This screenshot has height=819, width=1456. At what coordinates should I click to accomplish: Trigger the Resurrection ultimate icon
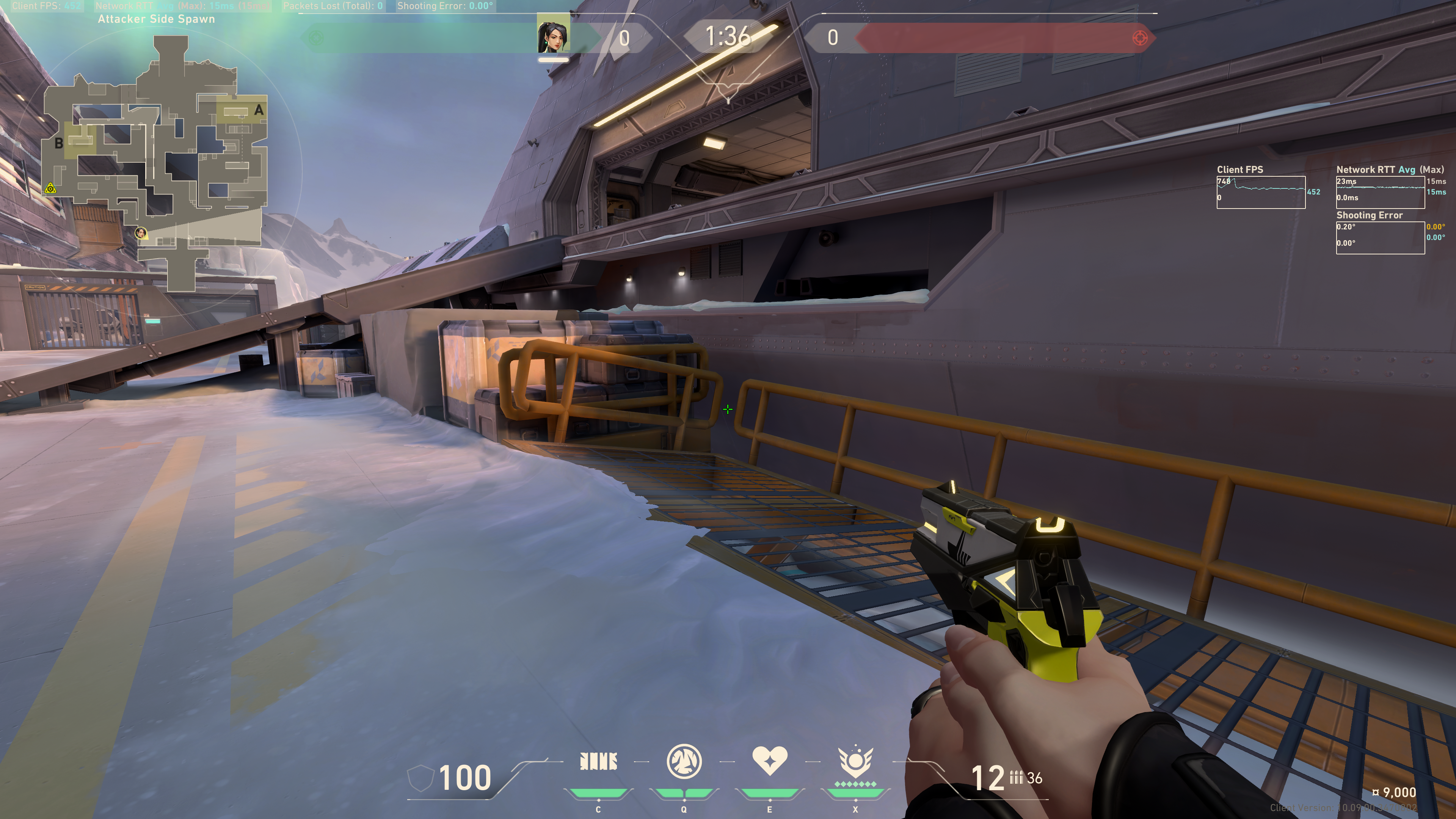point(855,763)
